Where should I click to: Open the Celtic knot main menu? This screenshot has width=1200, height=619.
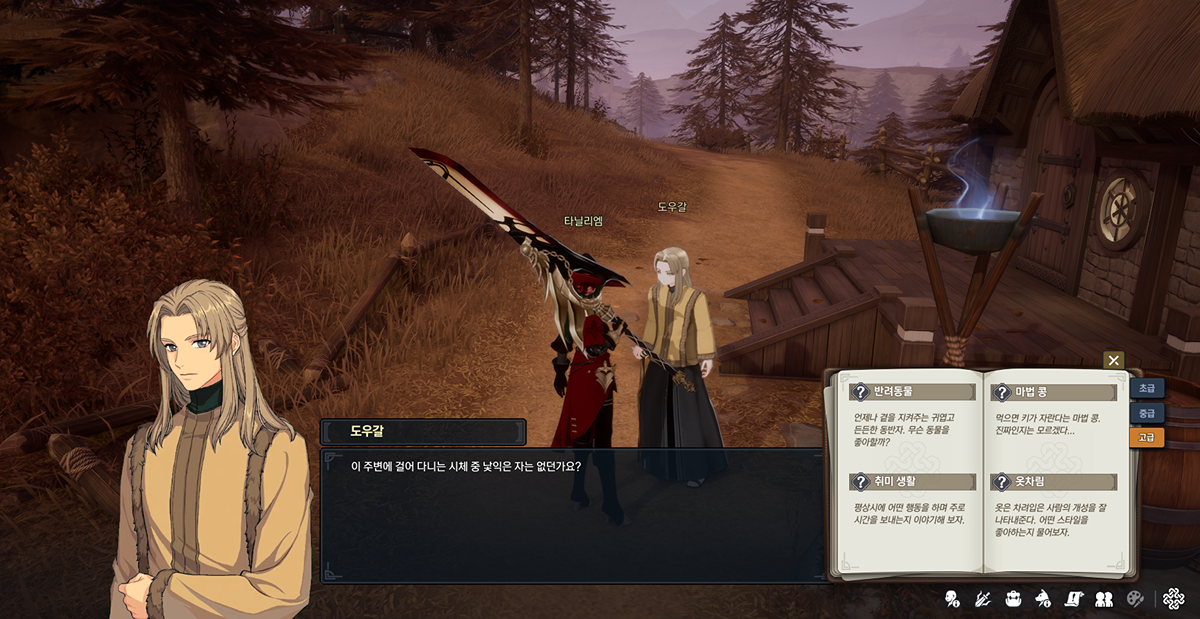tap(1174, 598)
